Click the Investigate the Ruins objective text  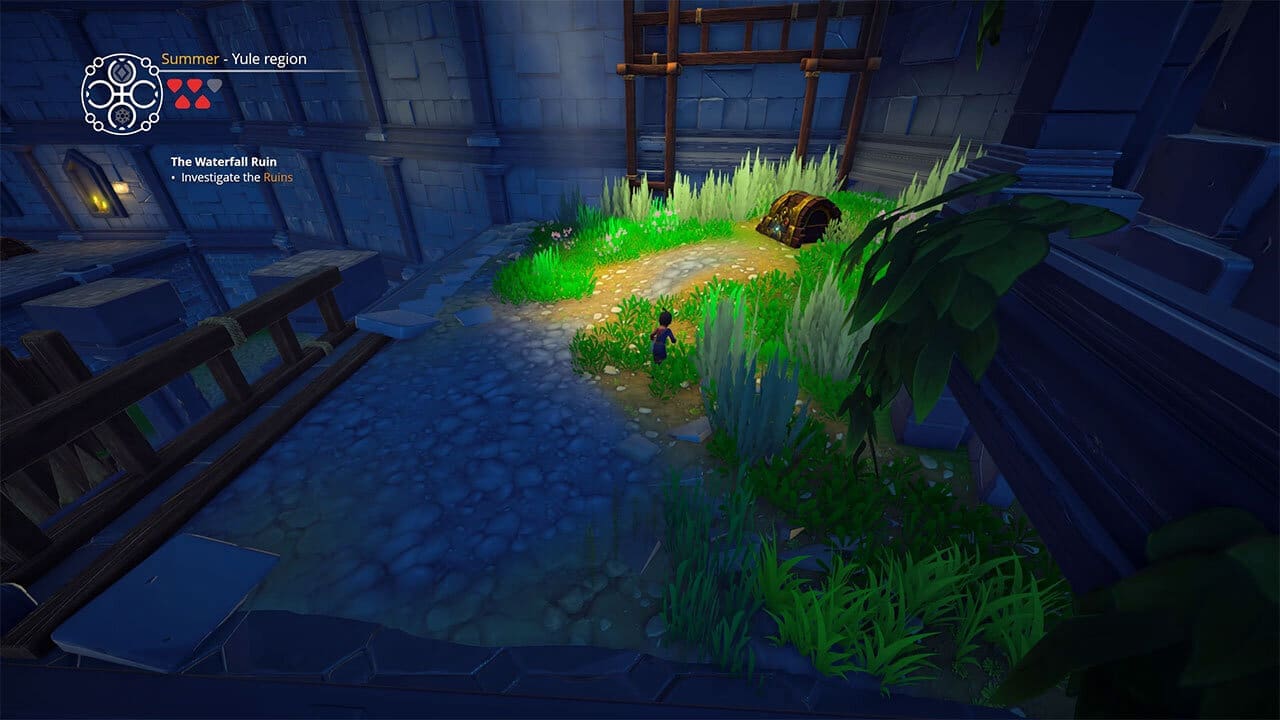point(236,178)
